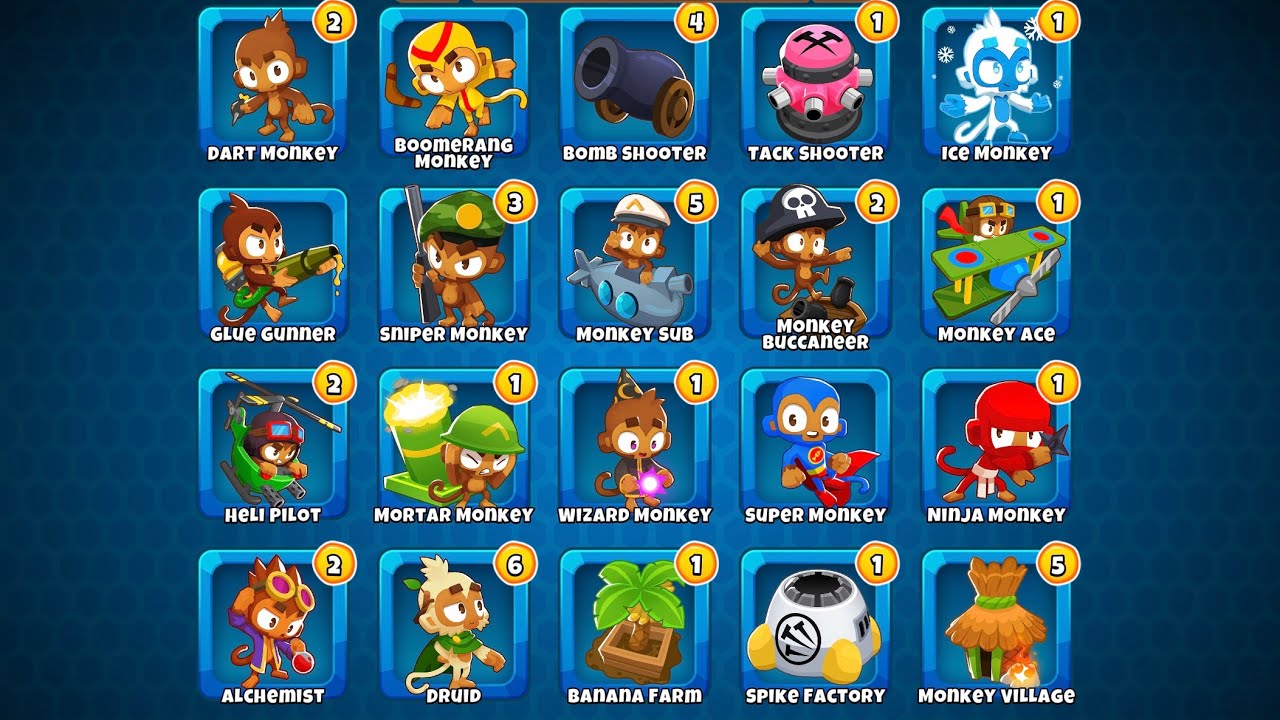Open the Sniper Monkey tile

453,263
